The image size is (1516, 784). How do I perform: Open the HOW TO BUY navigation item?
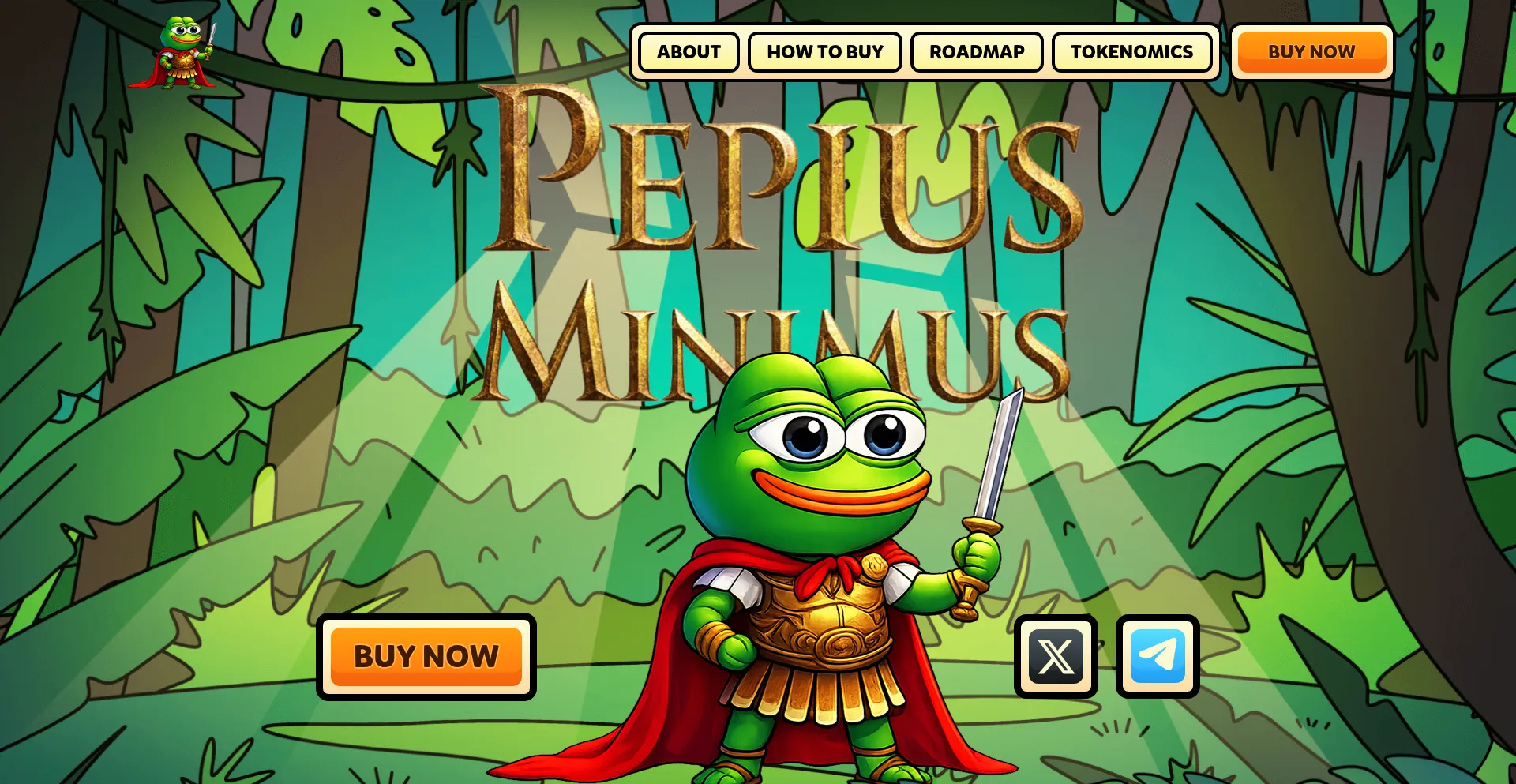pos(824,52)
